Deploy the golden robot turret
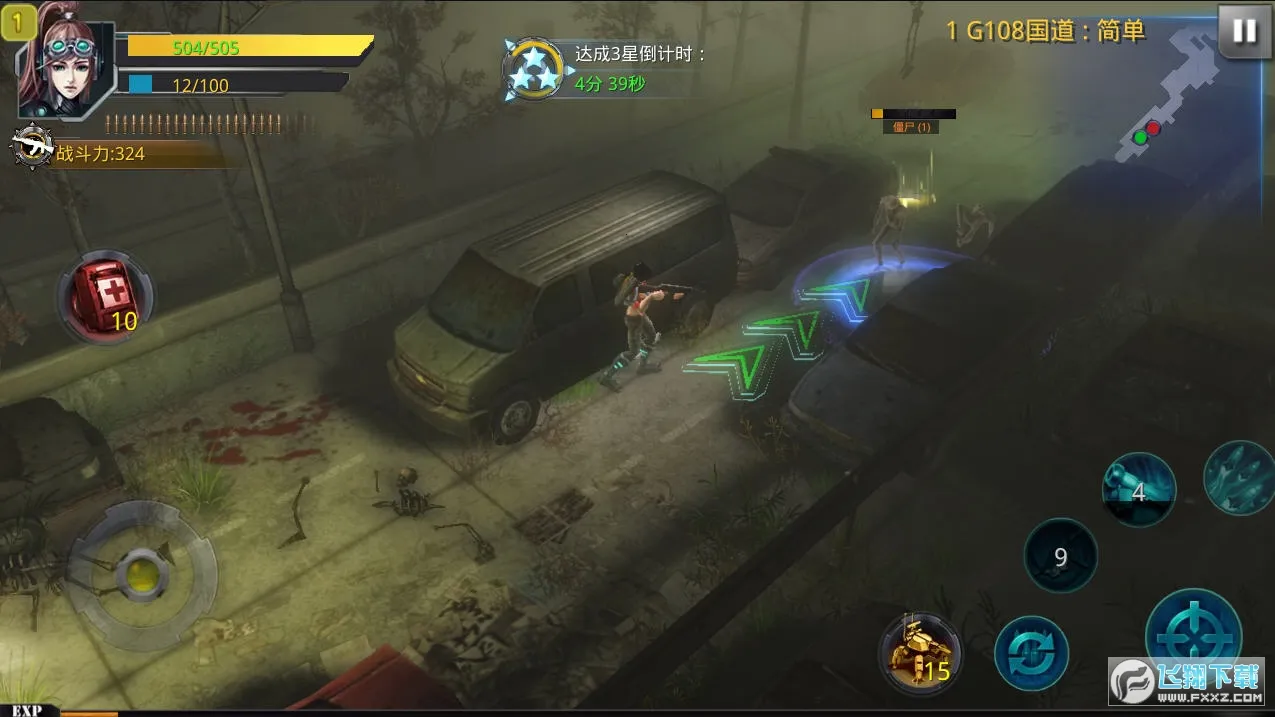The width and height of the screenshot is (1275, 717). pyautogui.click(x=918, y=652)
